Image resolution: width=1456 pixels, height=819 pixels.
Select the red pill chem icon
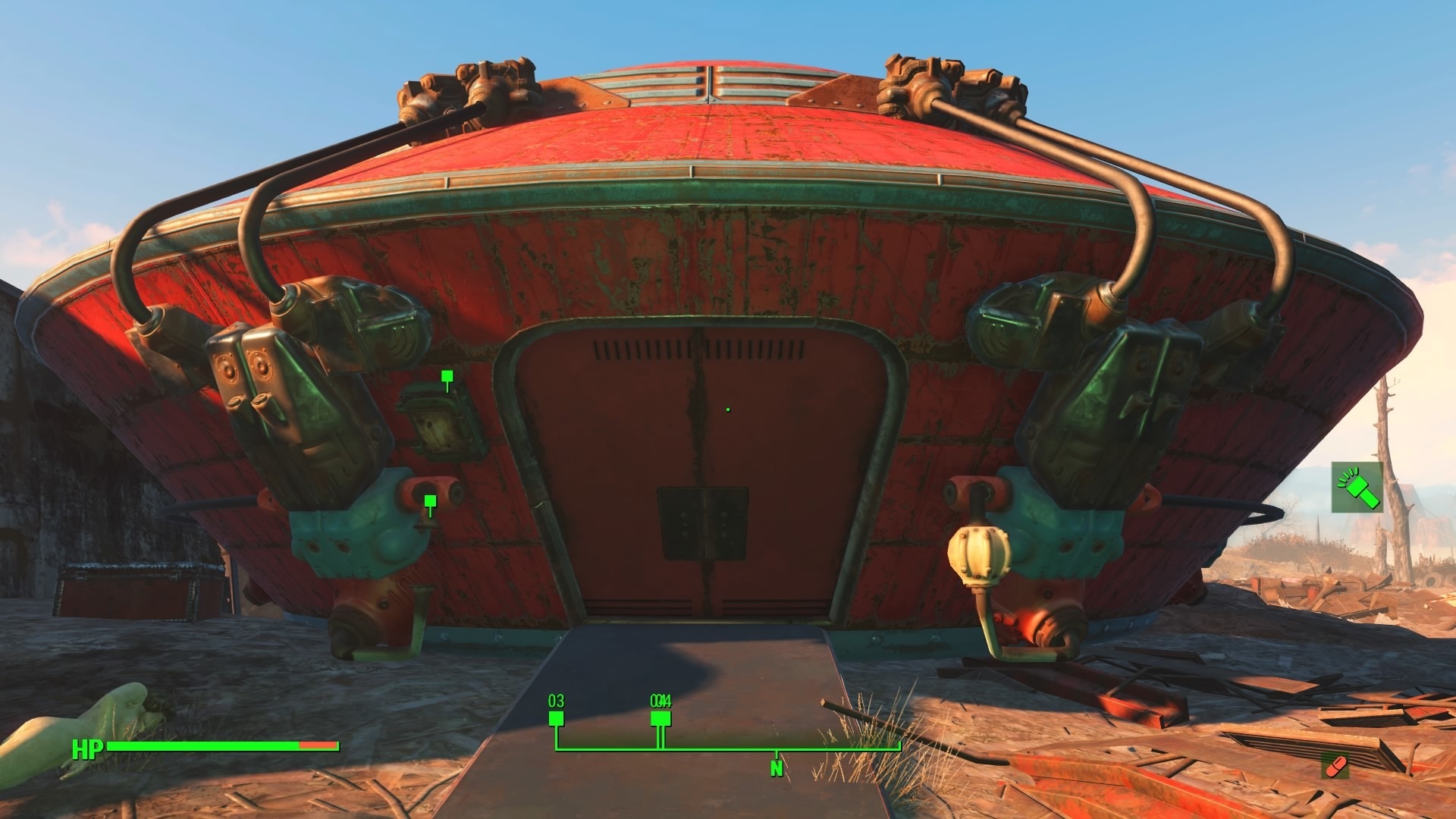point(1335,767)
